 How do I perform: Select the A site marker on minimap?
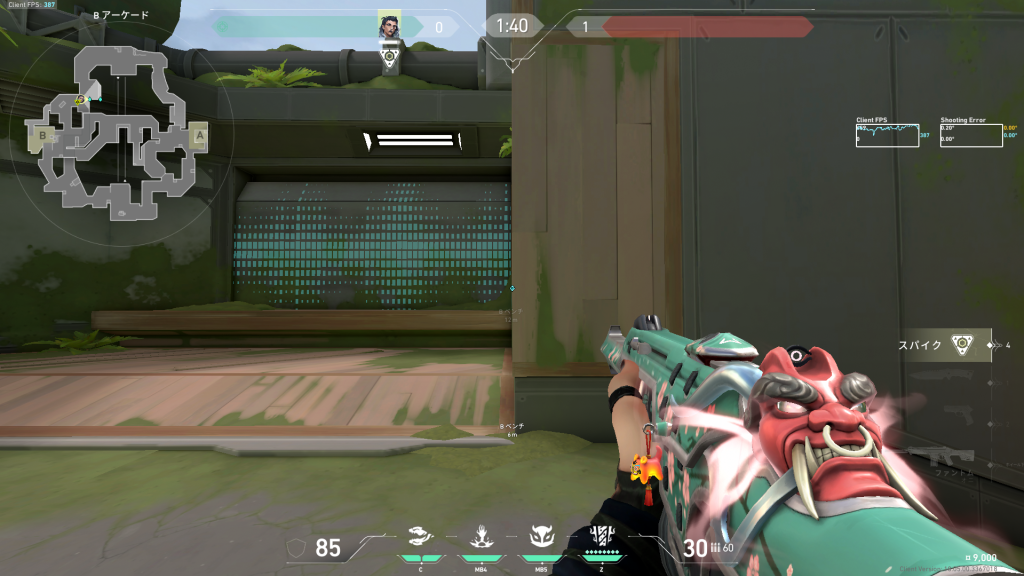pyautogui.click(x=199, y=134)
